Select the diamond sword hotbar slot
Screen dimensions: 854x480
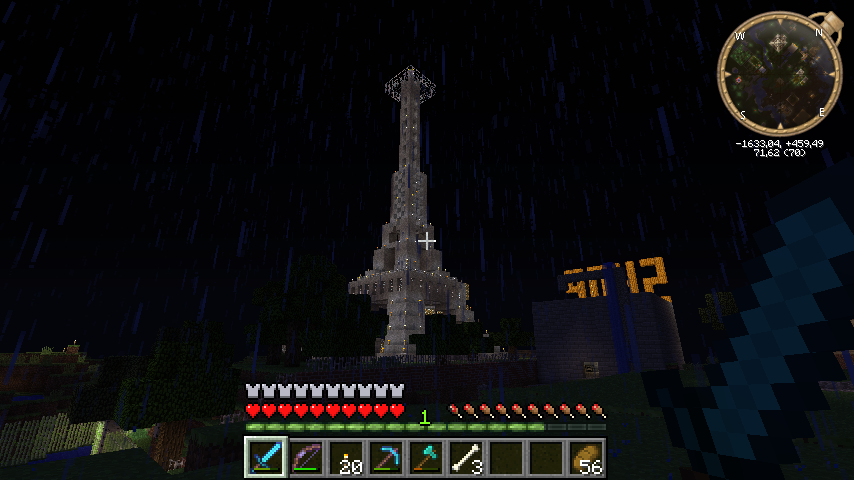(x=265, y=458)
